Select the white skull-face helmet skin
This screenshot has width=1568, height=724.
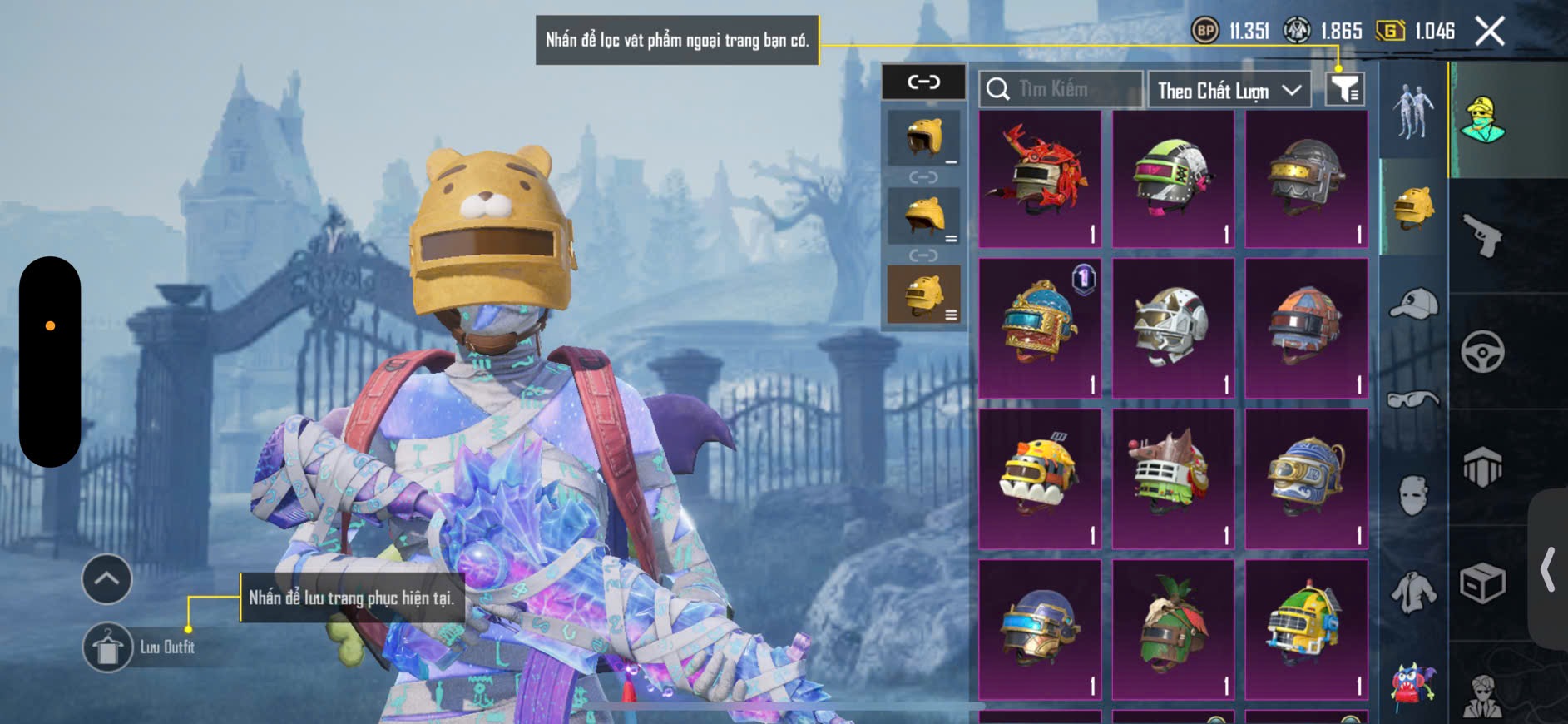(1173, 328)
